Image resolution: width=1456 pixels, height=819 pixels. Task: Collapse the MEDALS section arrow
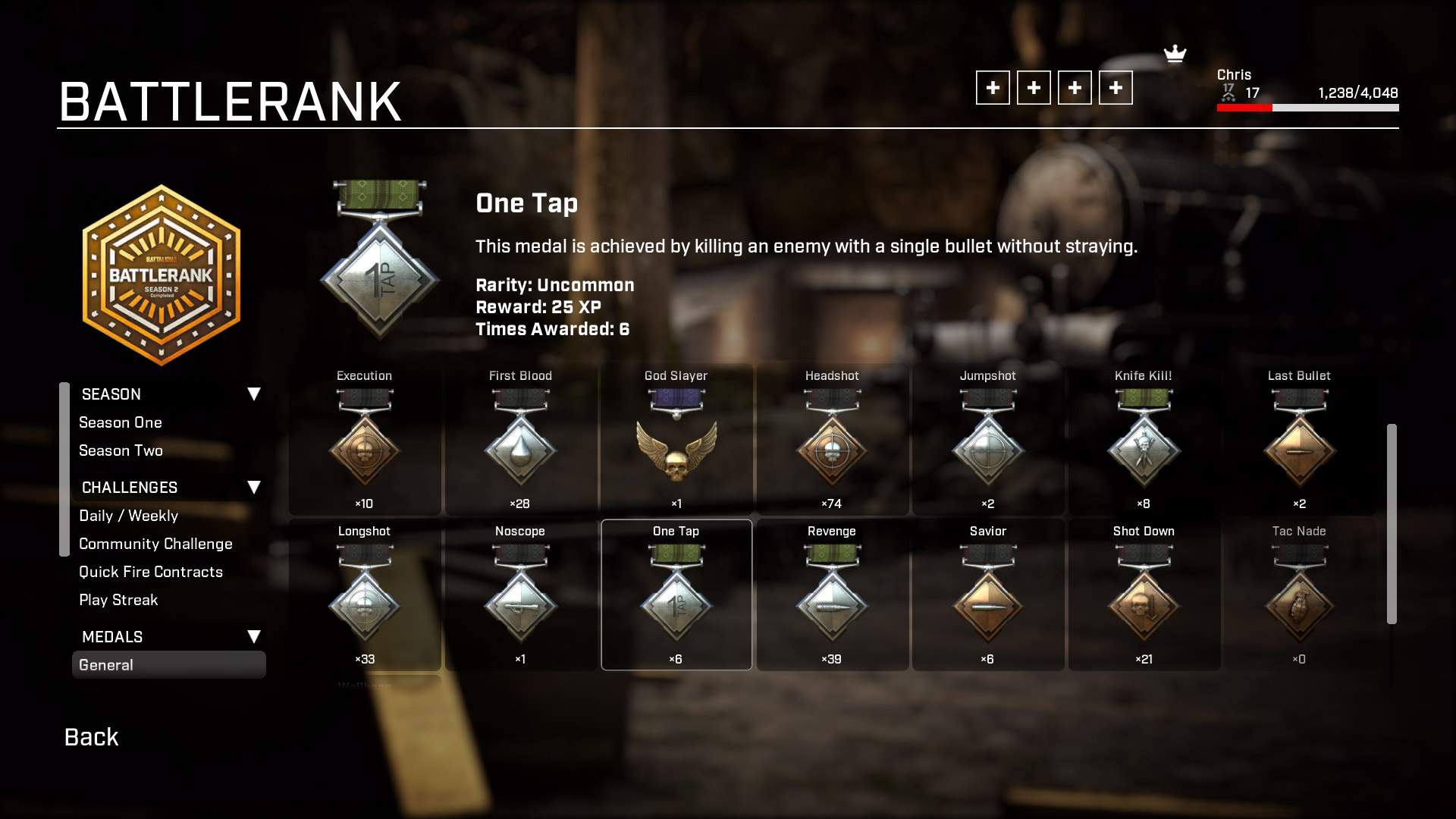pyautogui.click(x=254, y=637)
